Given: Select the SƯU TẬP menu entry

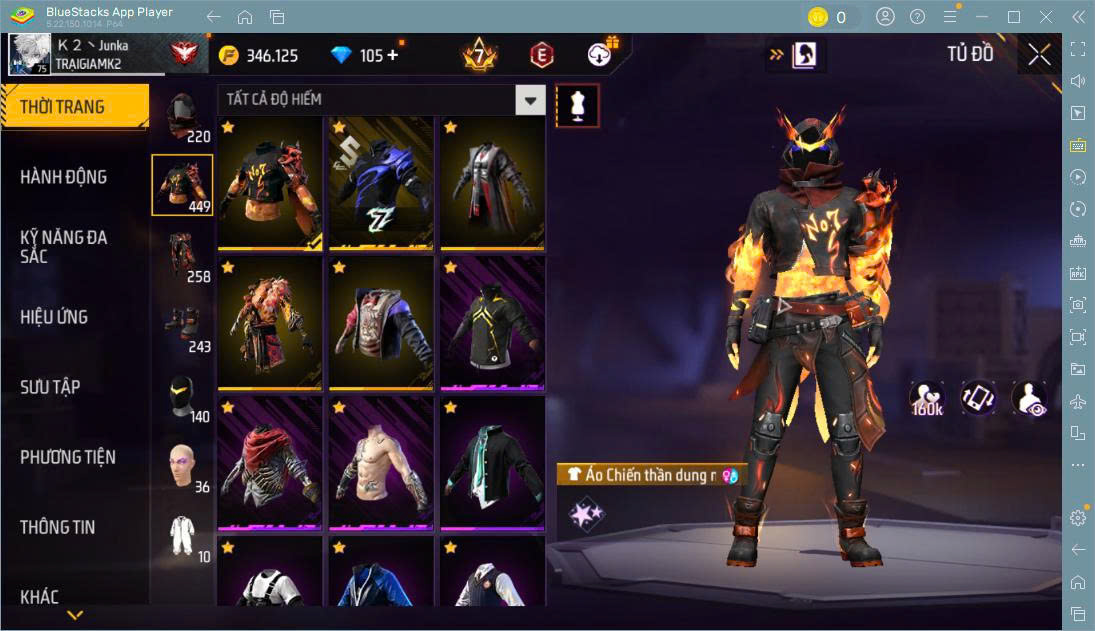Looking at the screenshot, I should coord(50,387).
